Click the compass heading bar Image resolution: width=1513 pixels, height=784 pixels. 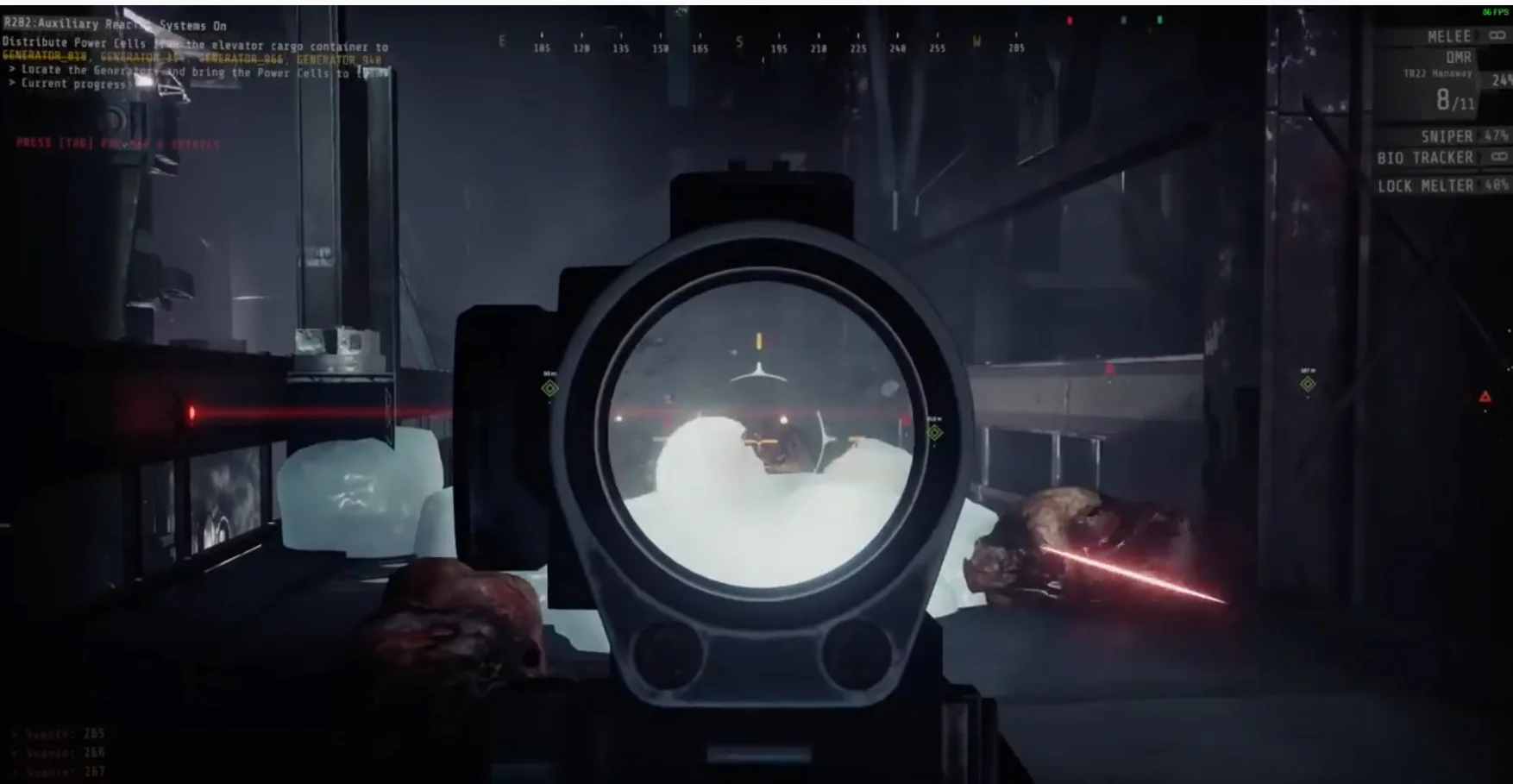coord(759,47)
